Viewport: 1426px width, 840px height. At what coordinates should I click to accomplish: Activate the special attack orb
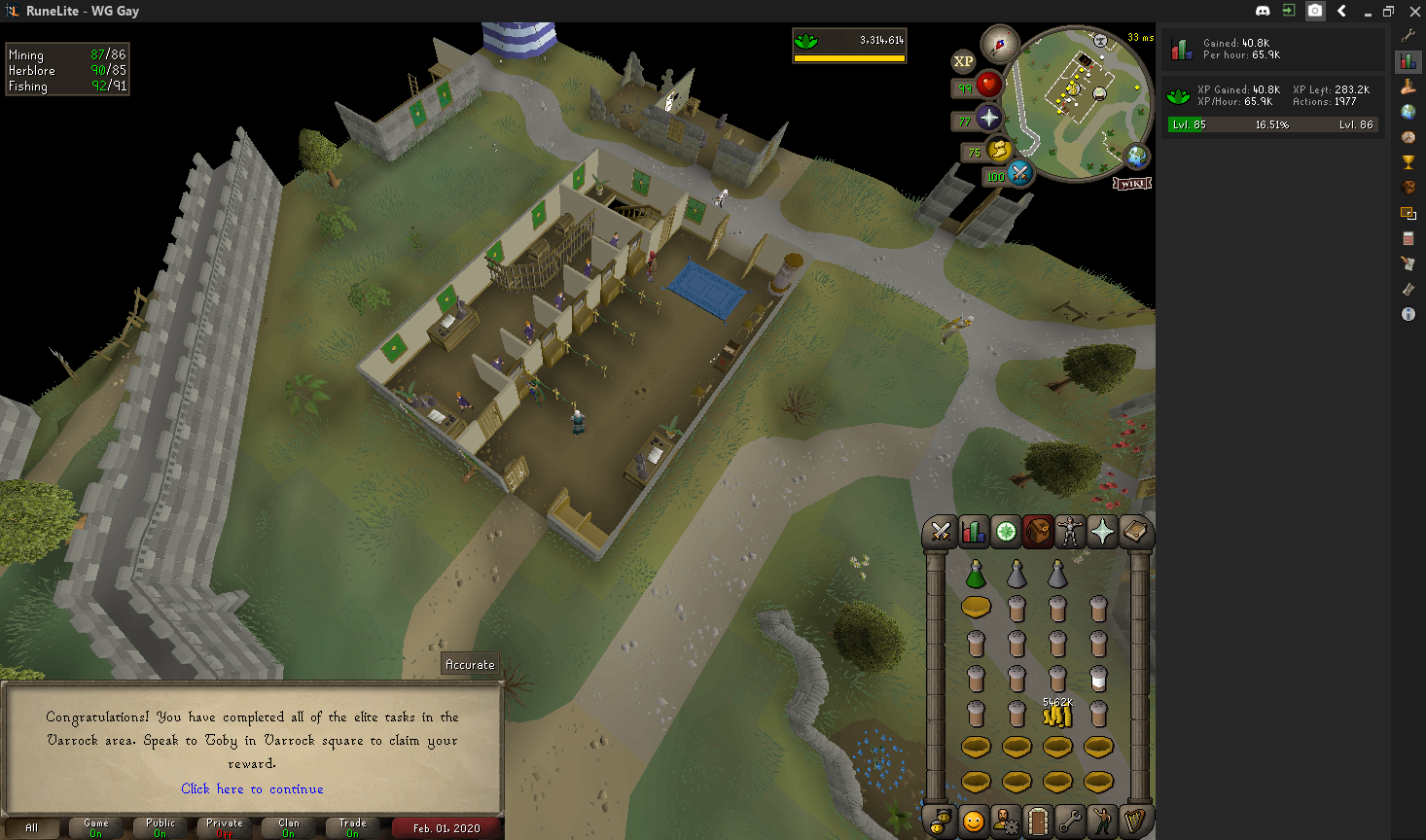[1019, 173]
